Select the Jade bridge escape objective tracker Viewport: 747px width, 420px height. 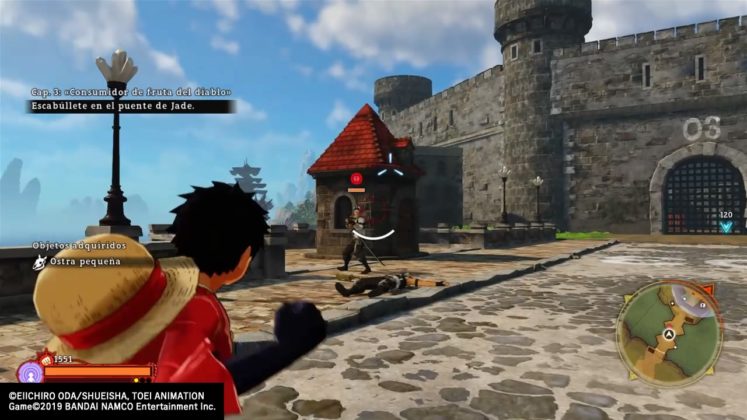point(130,105)
